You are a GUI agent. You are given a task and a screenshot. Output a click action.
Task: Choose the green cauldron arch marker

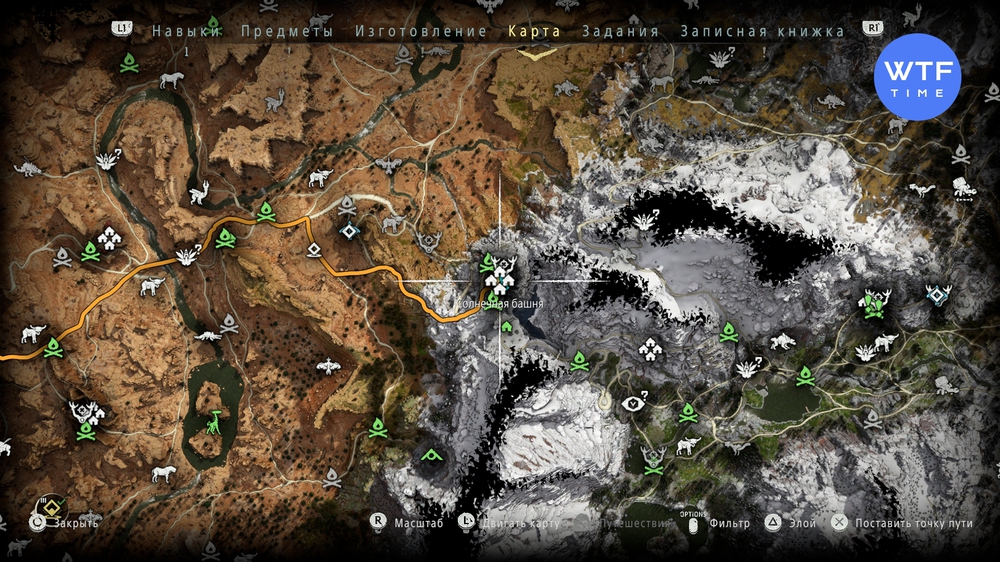432,455
